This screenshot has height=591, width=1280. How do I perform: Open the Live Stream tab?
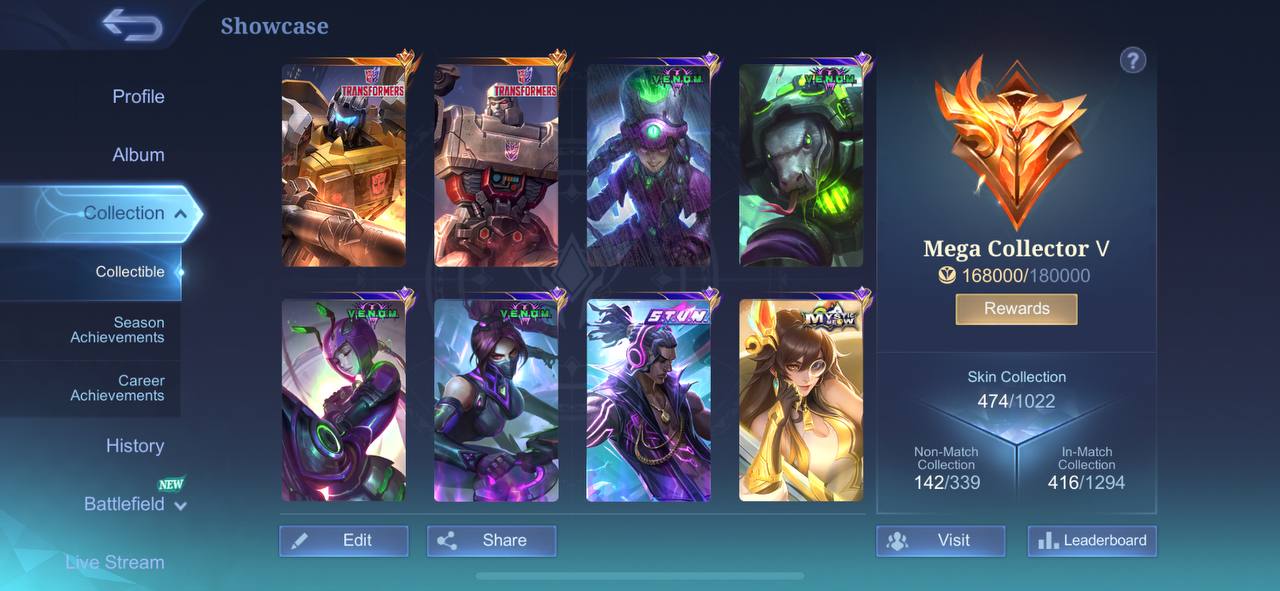coord(115,562)
